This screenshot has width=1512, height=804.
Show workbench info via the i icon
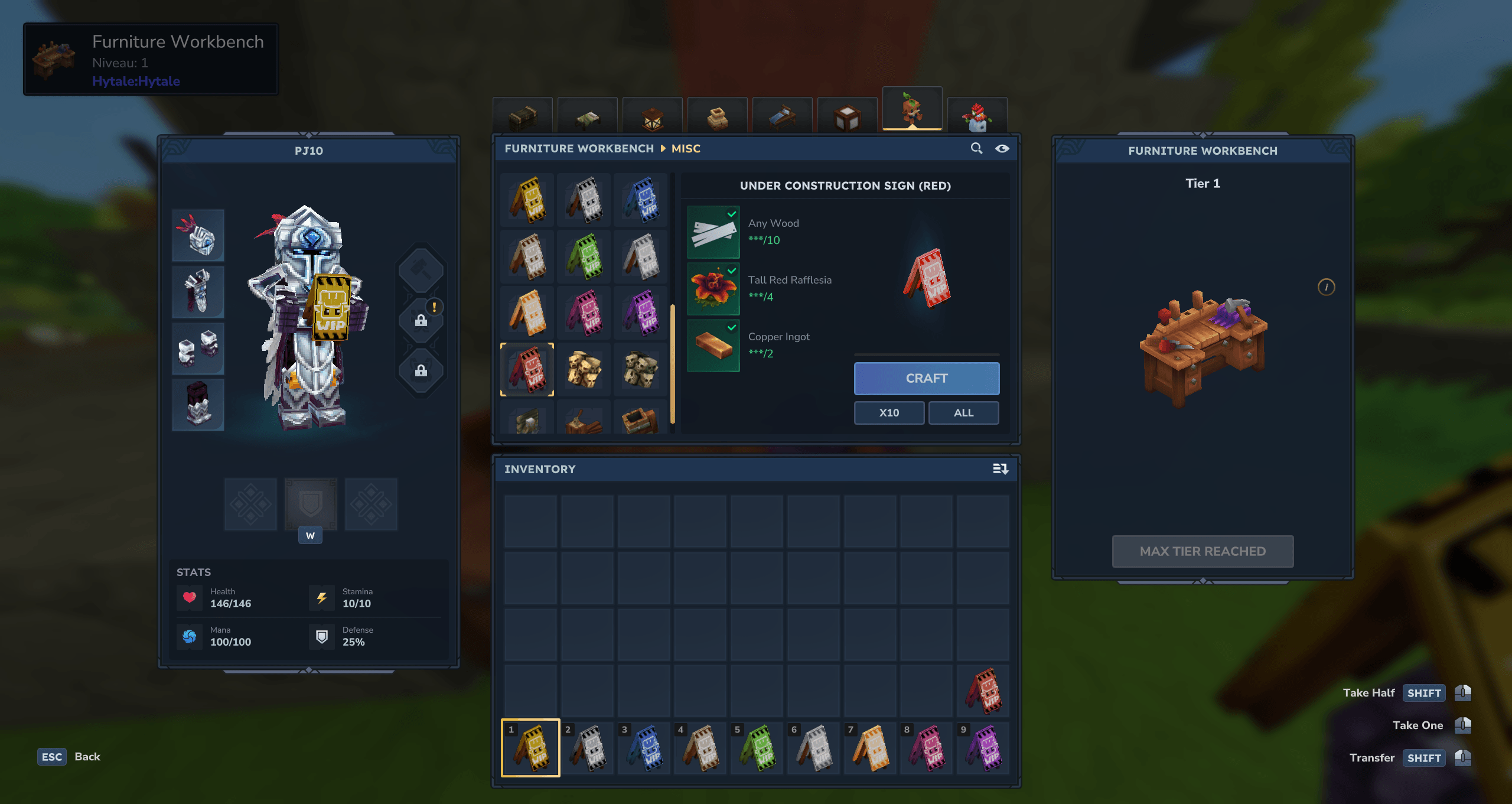point(1326,287)
